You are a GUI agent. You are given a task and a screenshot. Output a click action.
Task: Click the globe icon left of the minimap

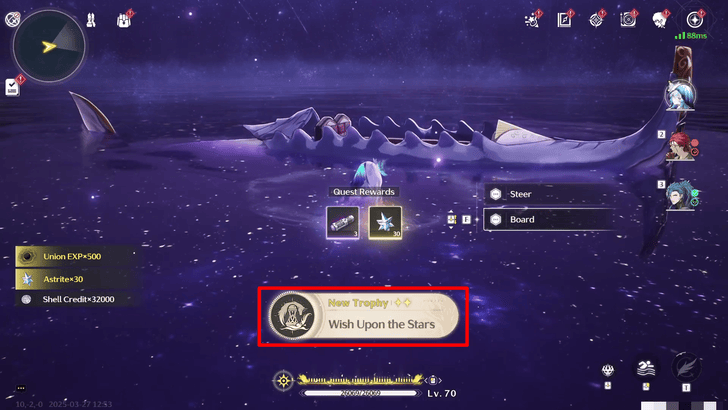point(11,18)
